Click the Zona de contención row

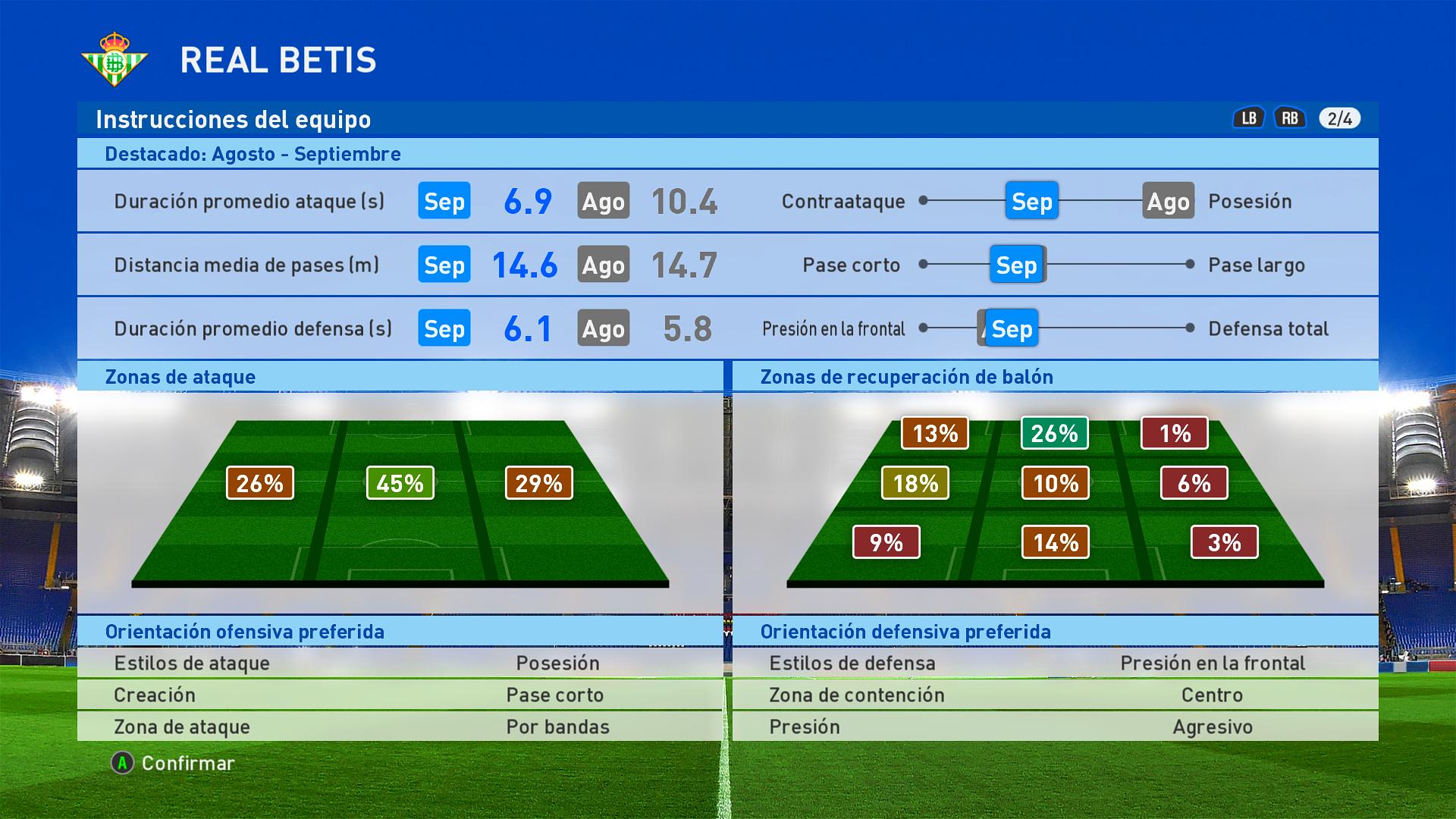coord(1055,695)
